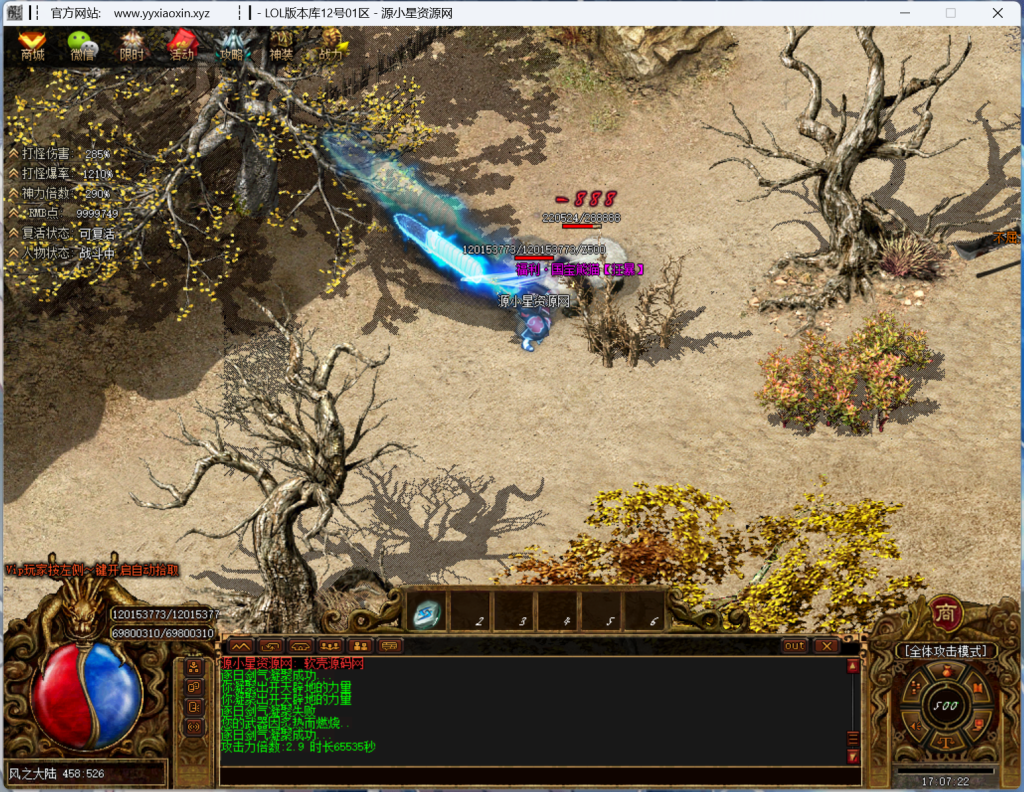Image resolution: width=1024 pixels, height=792 pixels.
Task: Close the chat panel with the X button
Action: point(826,646)
